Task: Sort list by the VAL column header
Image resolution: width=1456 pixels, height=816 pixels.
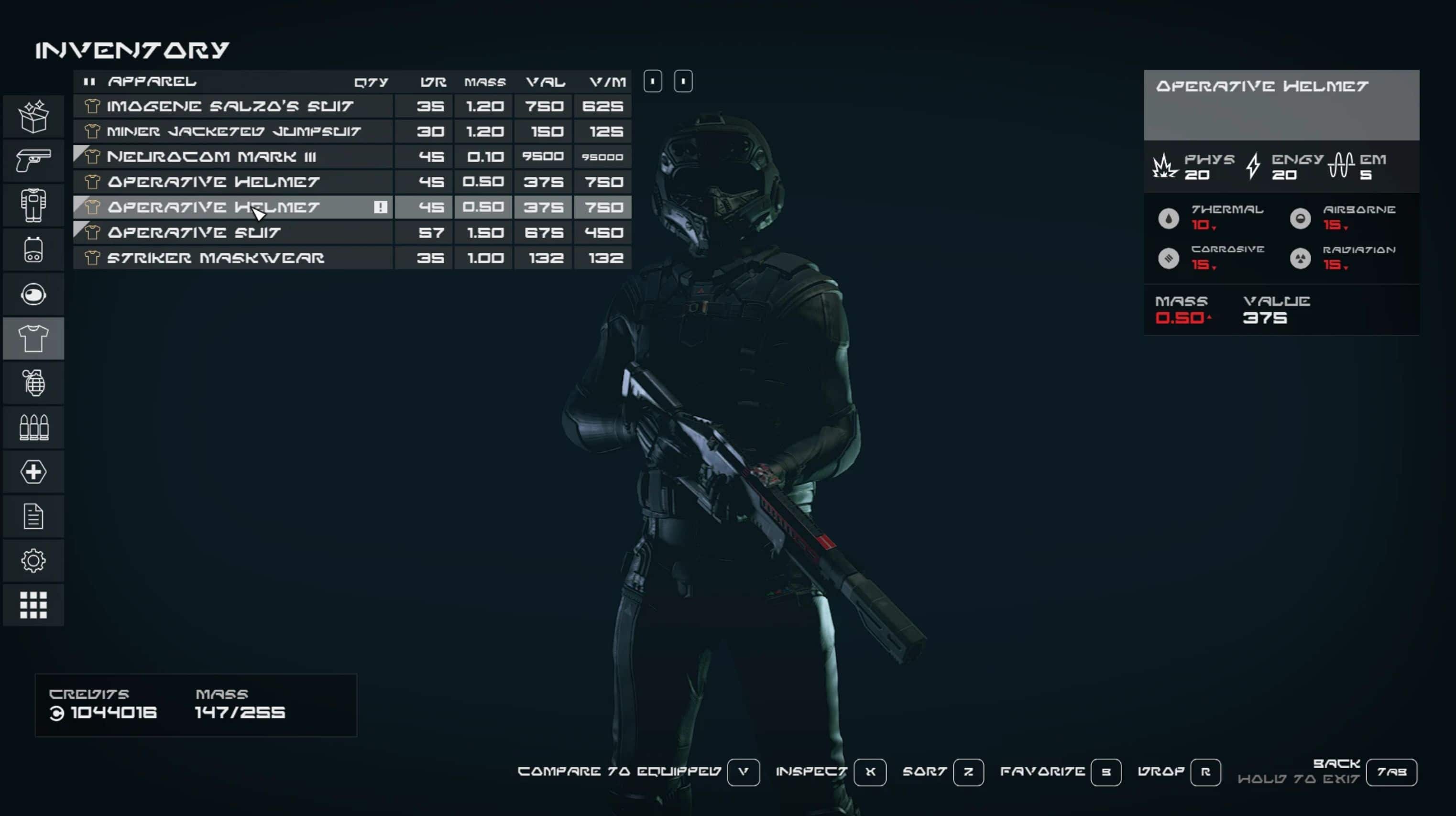Action: click(545, 83)
